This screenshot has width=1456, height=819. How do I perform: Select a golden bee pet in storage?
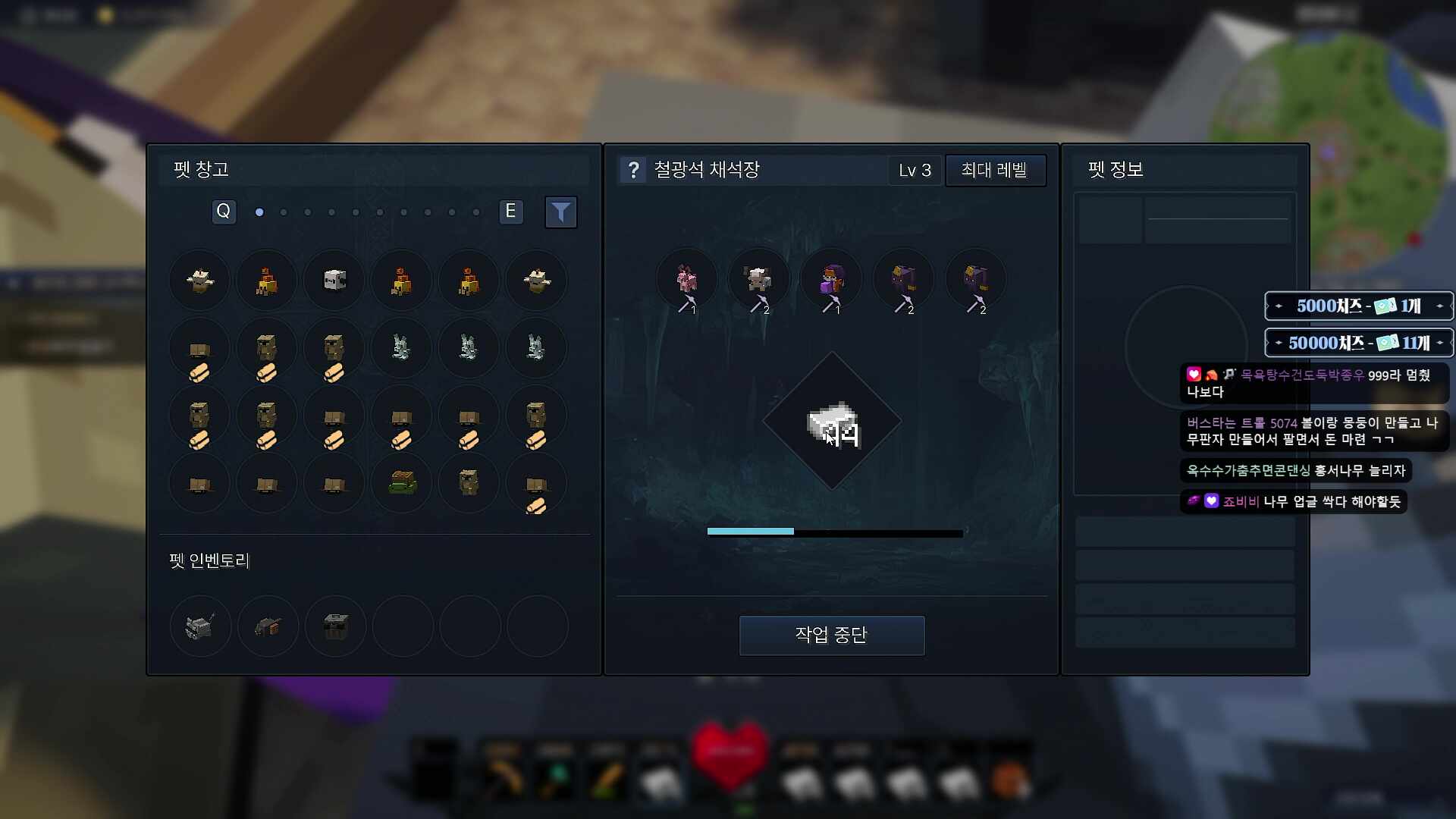tap(266, 280)
